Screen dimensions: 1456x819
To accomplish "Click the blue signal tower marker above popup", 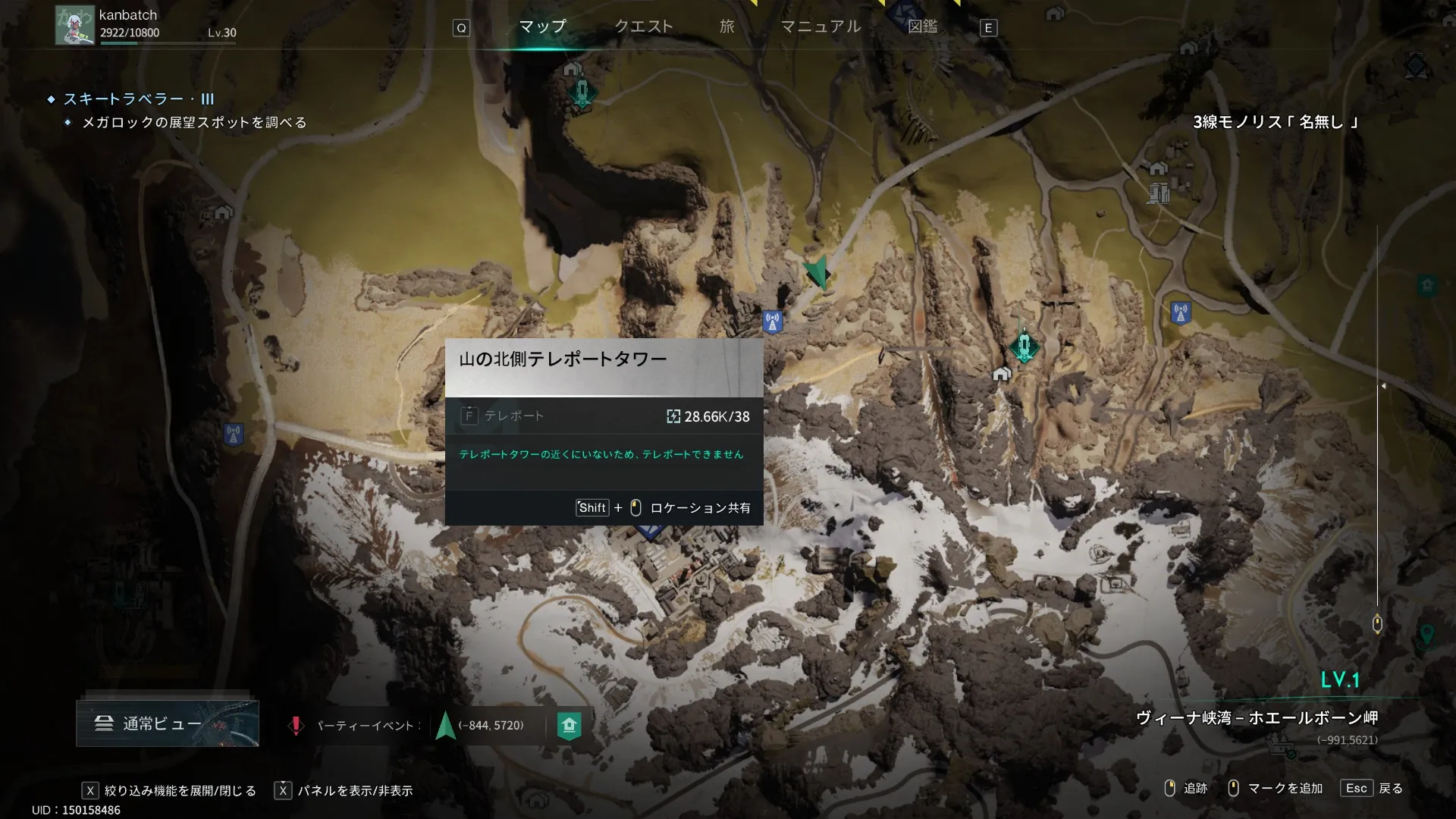I will pos(773,322).
